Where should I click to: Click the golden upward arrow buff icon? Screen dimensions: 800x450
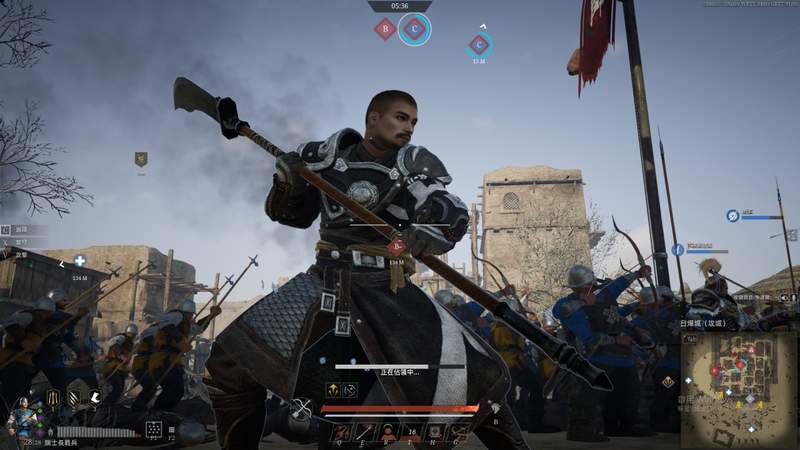(332, 389)
